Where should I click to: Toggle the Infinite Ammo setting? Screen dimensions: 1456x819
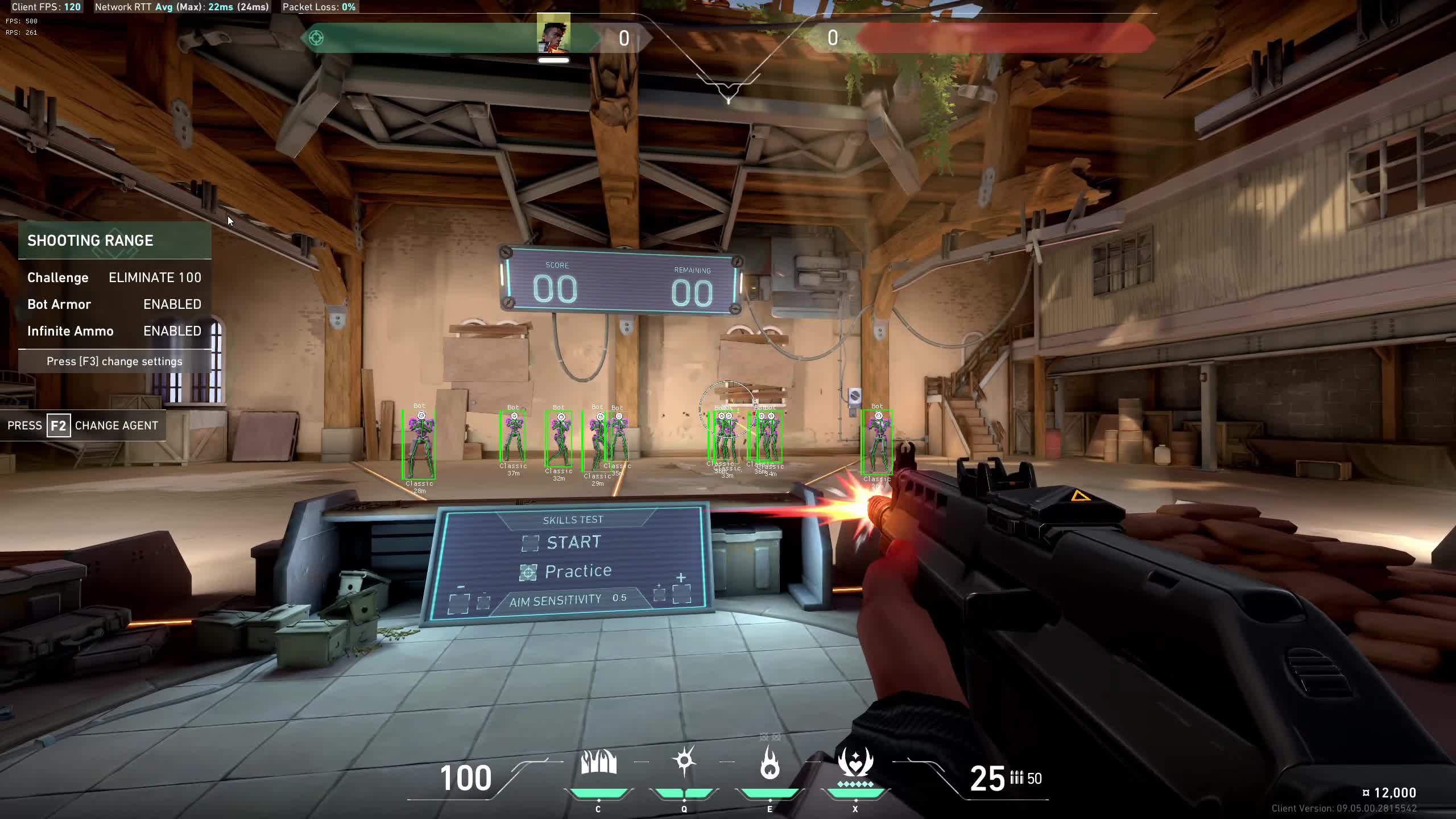click(114, 331)
